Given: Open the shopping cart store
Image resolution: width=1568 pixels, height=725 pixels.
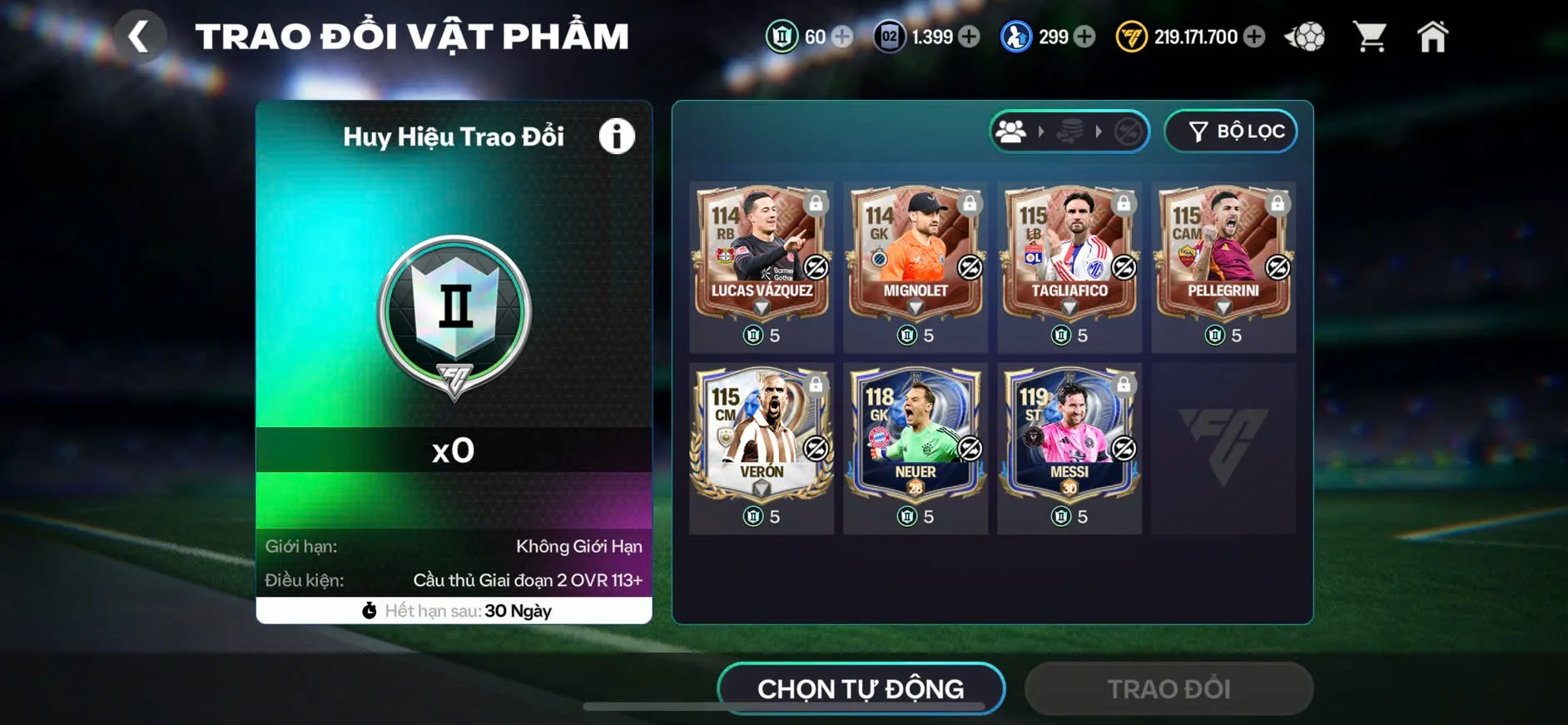Looking at the screenshot, I should 1369,35.
